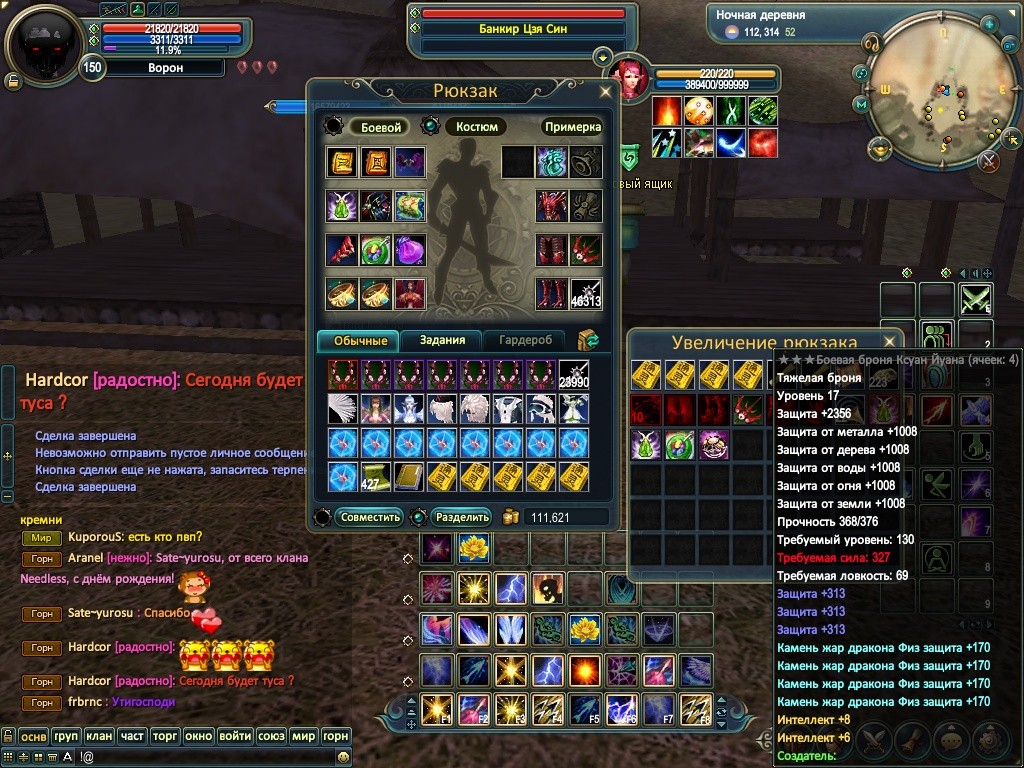
Task: Activate the F8 hotbar skill
Action: click(x=695, y=708)
